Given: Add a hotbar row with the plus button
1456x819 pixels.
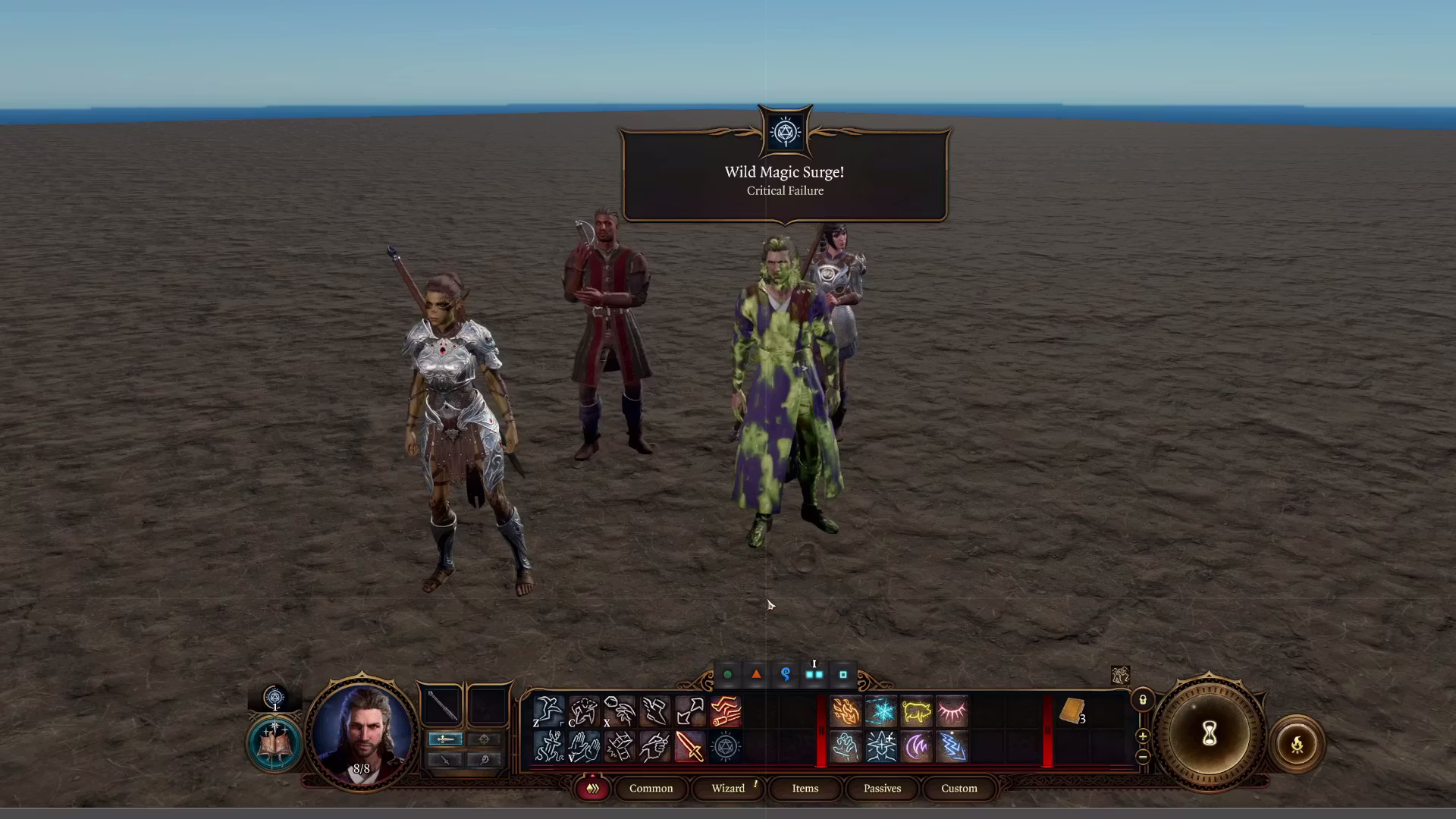Looking at the screenshot, I should point(1143,736).
